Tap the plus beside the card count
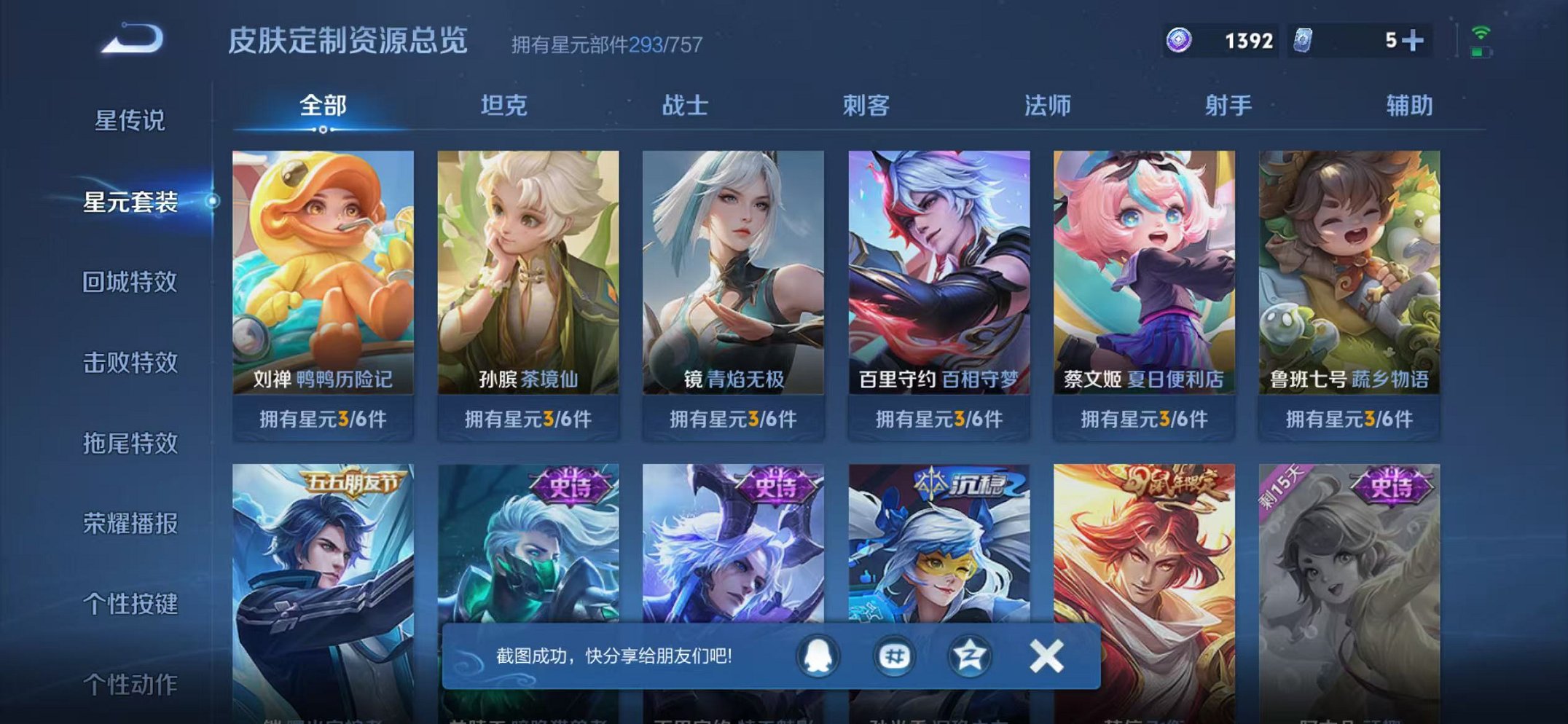 pos(1414,40)
